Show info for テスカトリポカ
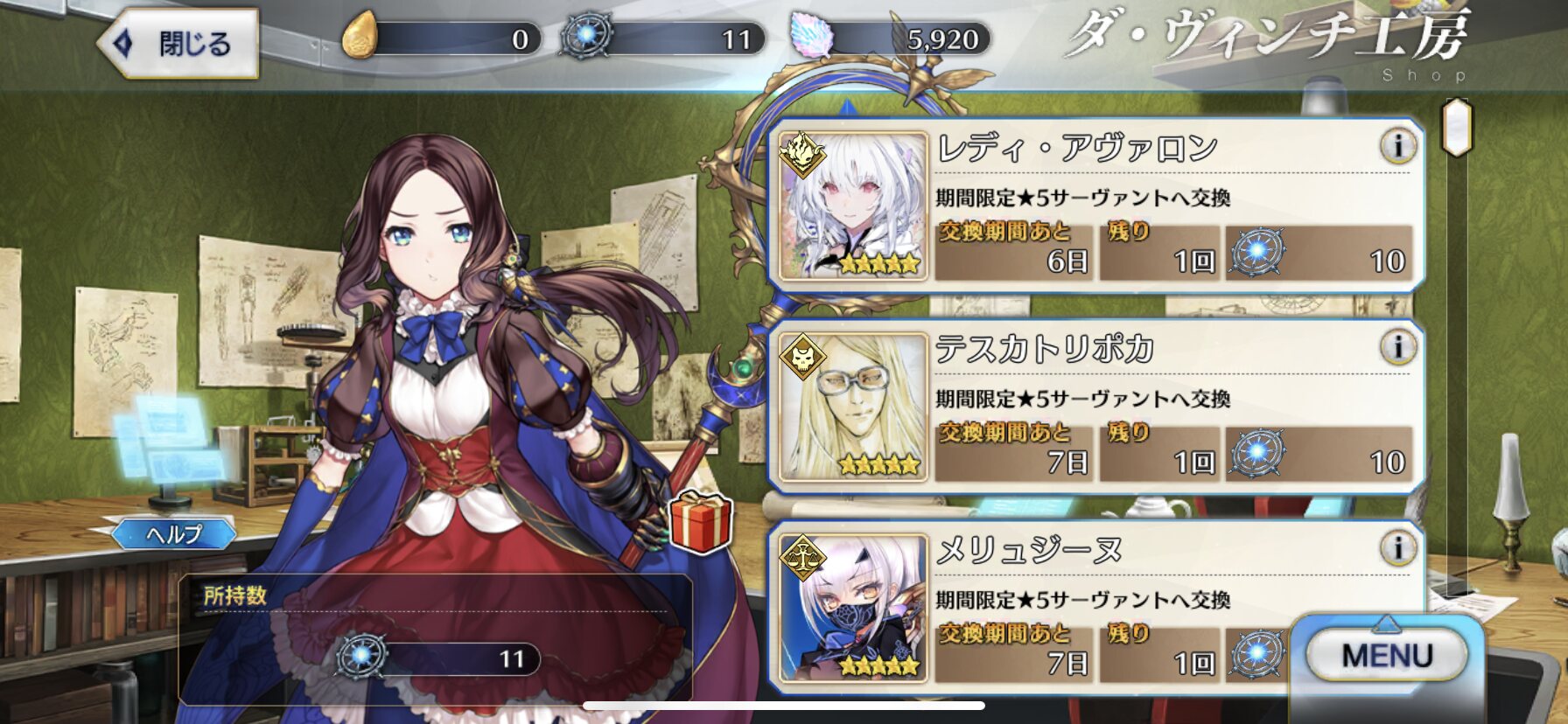This screenshot has width=1568, height=724. [1397, 347]
